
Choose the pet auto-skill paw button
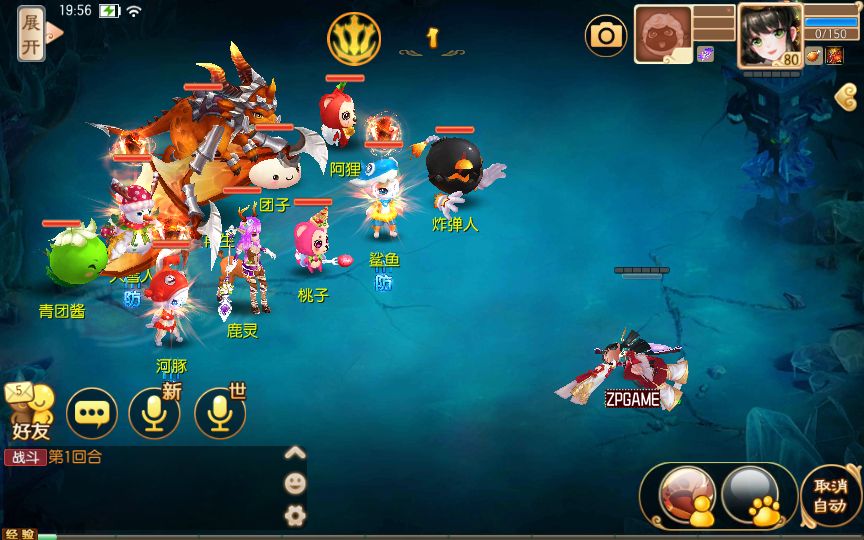(x=751, y=494)
